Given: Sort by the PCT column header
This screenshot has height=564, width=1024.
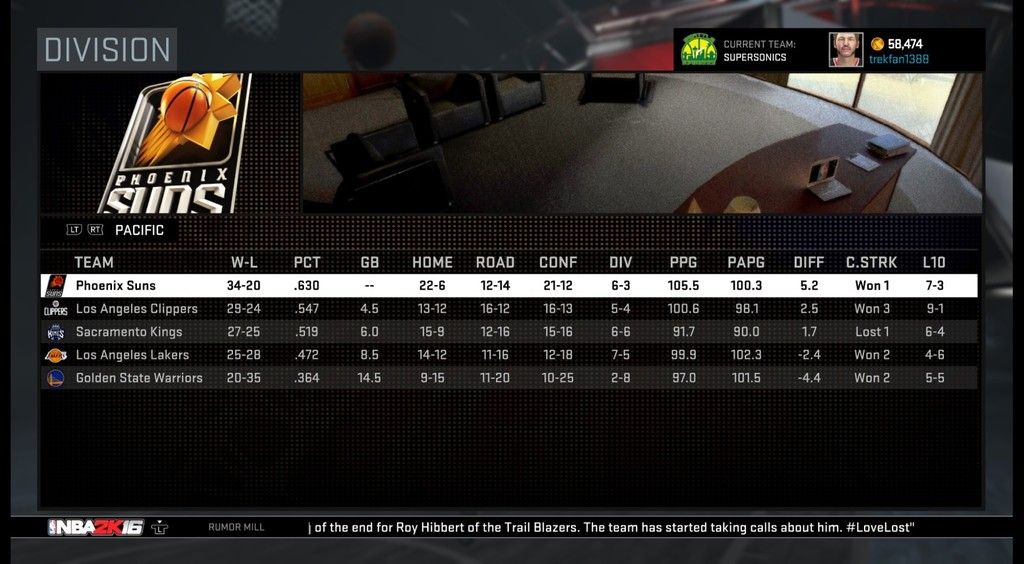Looking at the screenshot, I should pos(307,263).
